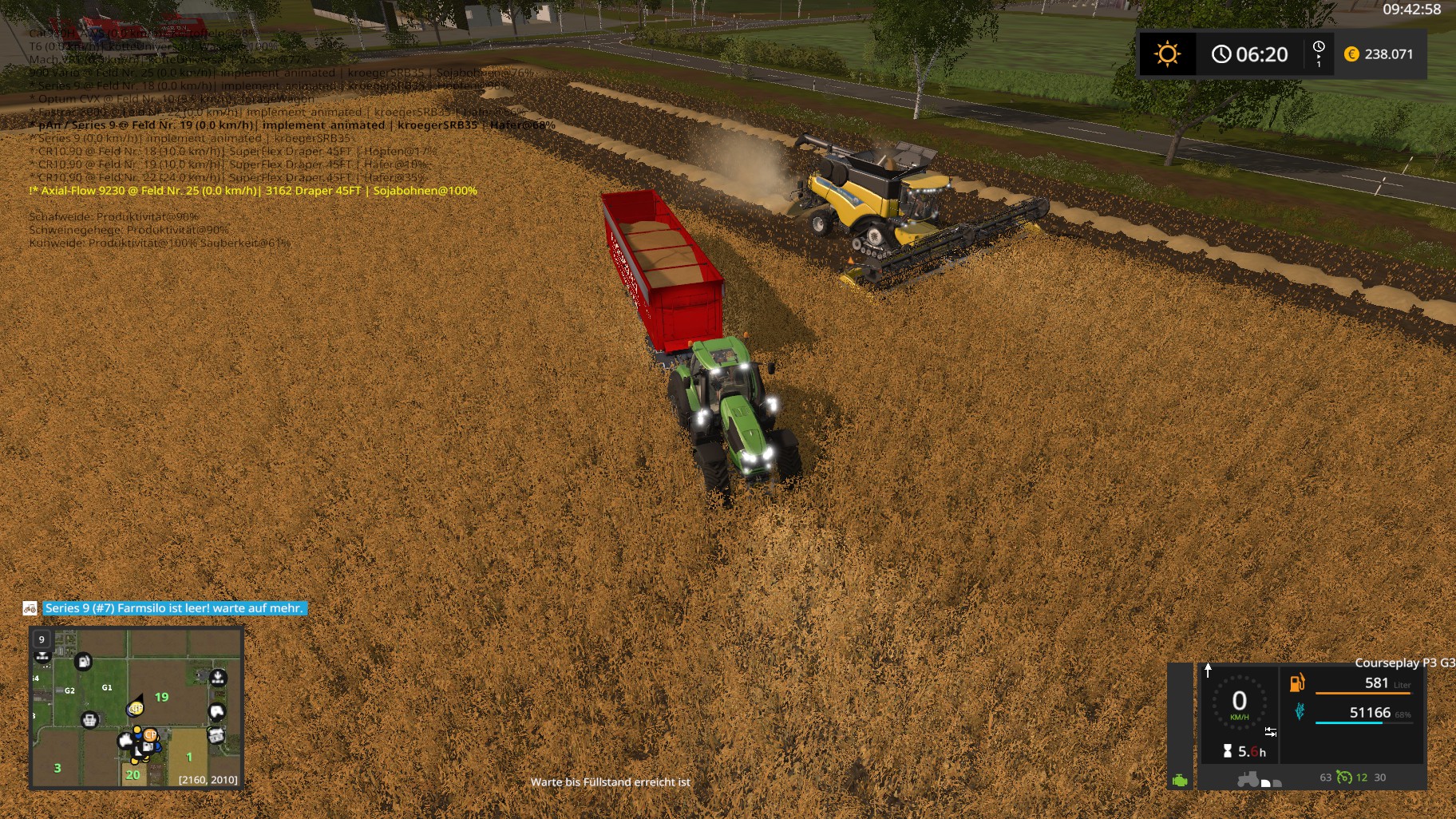Click the Warte bis Füllstand erreicht ist text
1456x819 pixels.
pos(611,782)
